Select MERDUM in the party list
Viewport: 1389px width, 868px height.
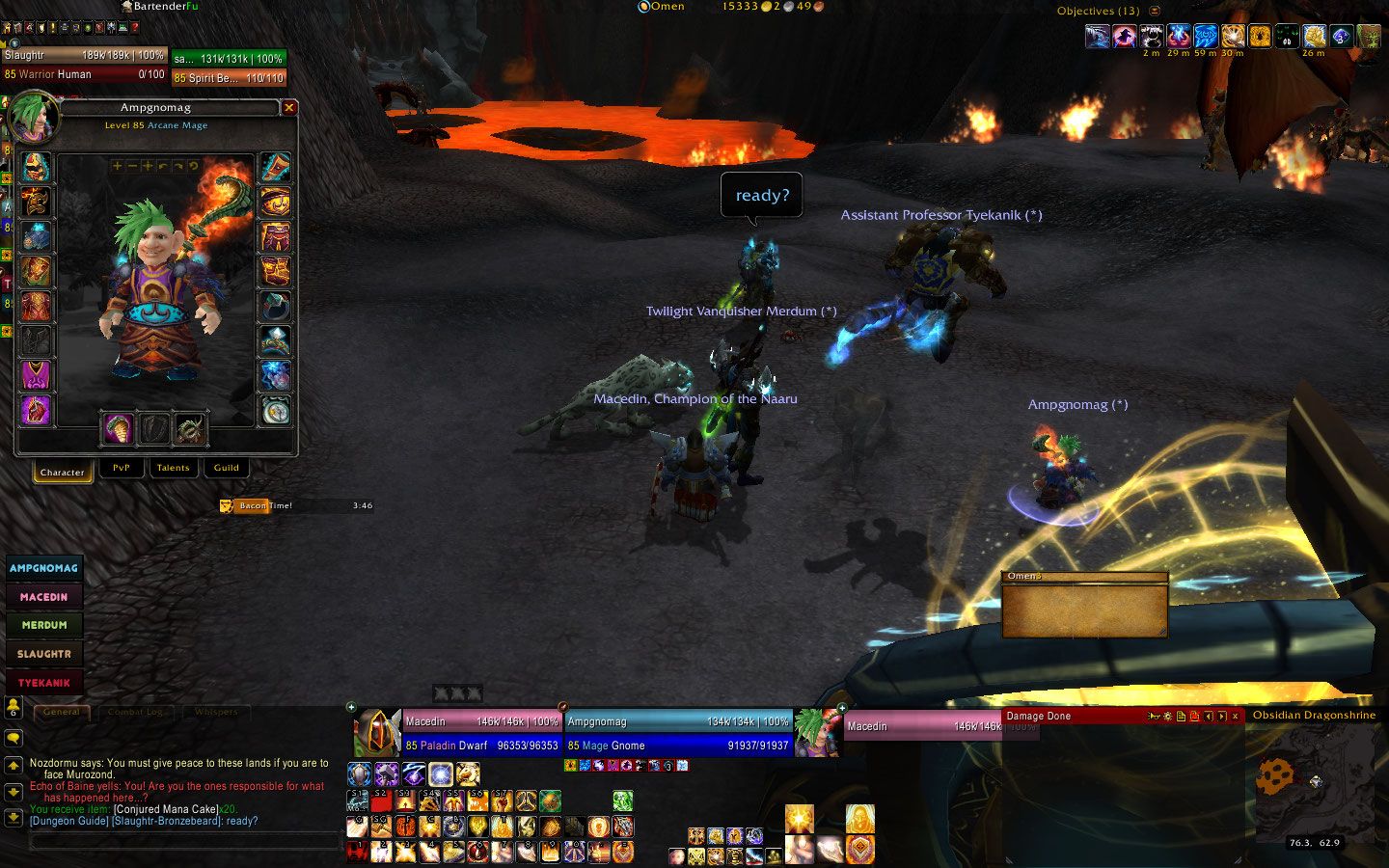[44, 625]
